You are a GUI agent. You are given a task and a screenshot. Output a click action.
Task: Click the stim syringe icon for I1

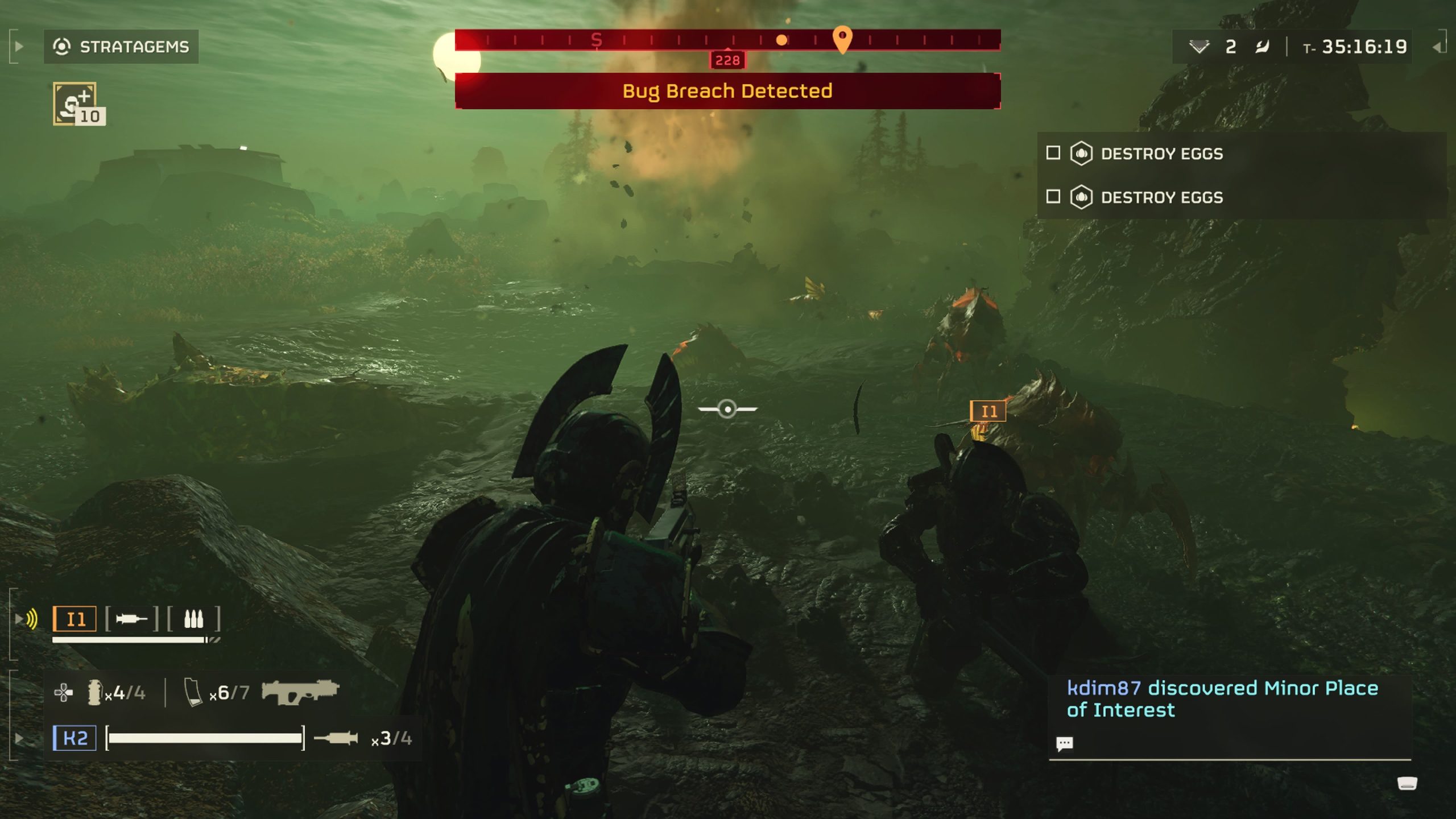pyautogui.click(x=131, y=619)
